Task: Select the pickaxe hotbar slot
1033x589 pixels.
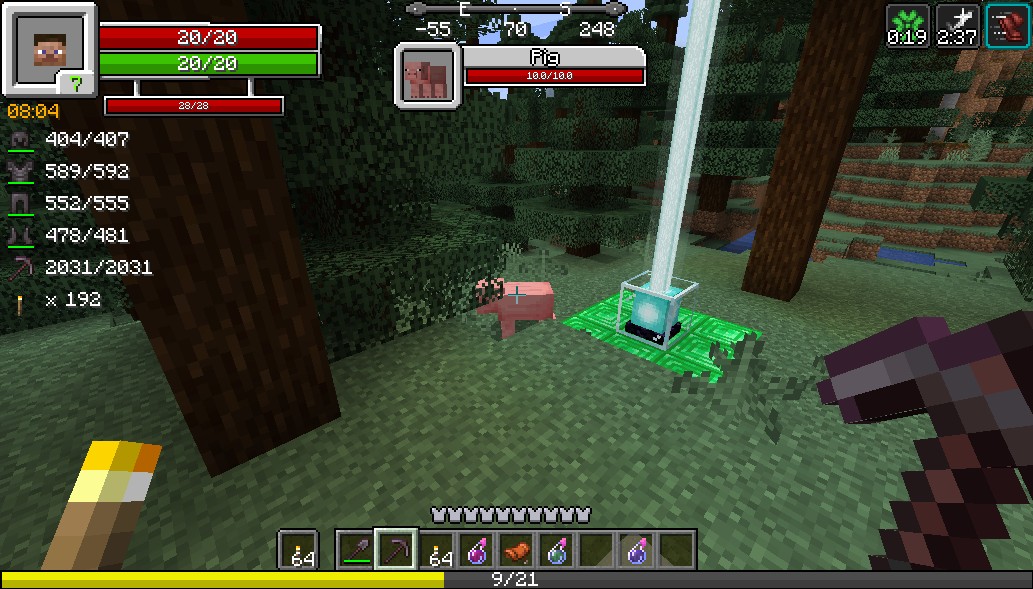Action: click(395, 549)
